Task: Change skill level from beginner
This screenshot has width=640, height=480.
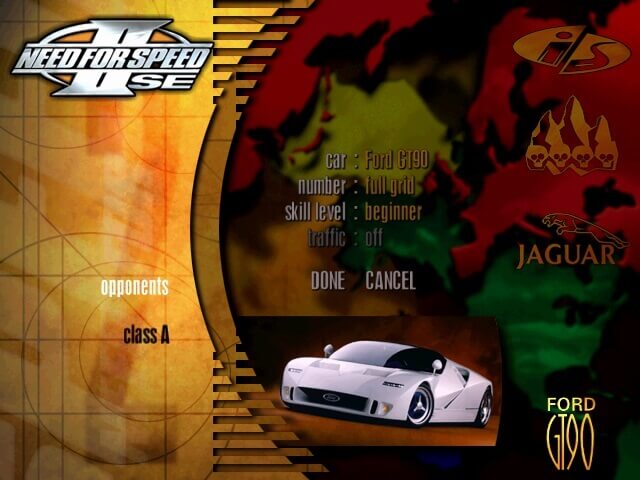Action: point(392,212)
